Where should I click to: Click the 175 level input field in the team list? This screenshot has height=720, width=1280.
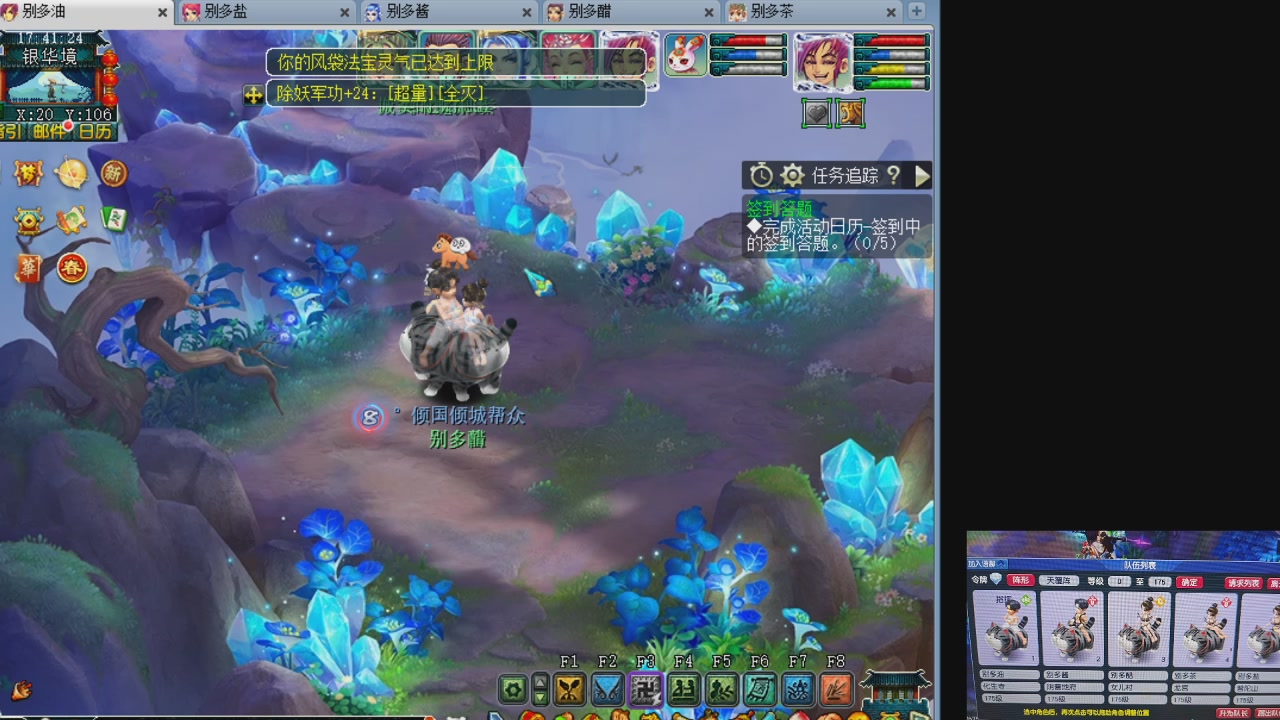click(1160, 582)
